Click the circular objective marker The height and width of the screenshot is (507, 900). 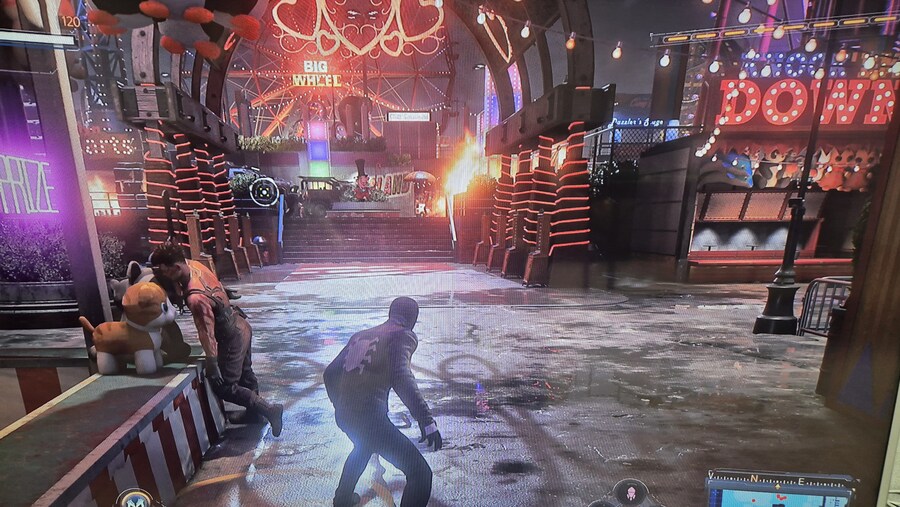click(x=264, y=190)
